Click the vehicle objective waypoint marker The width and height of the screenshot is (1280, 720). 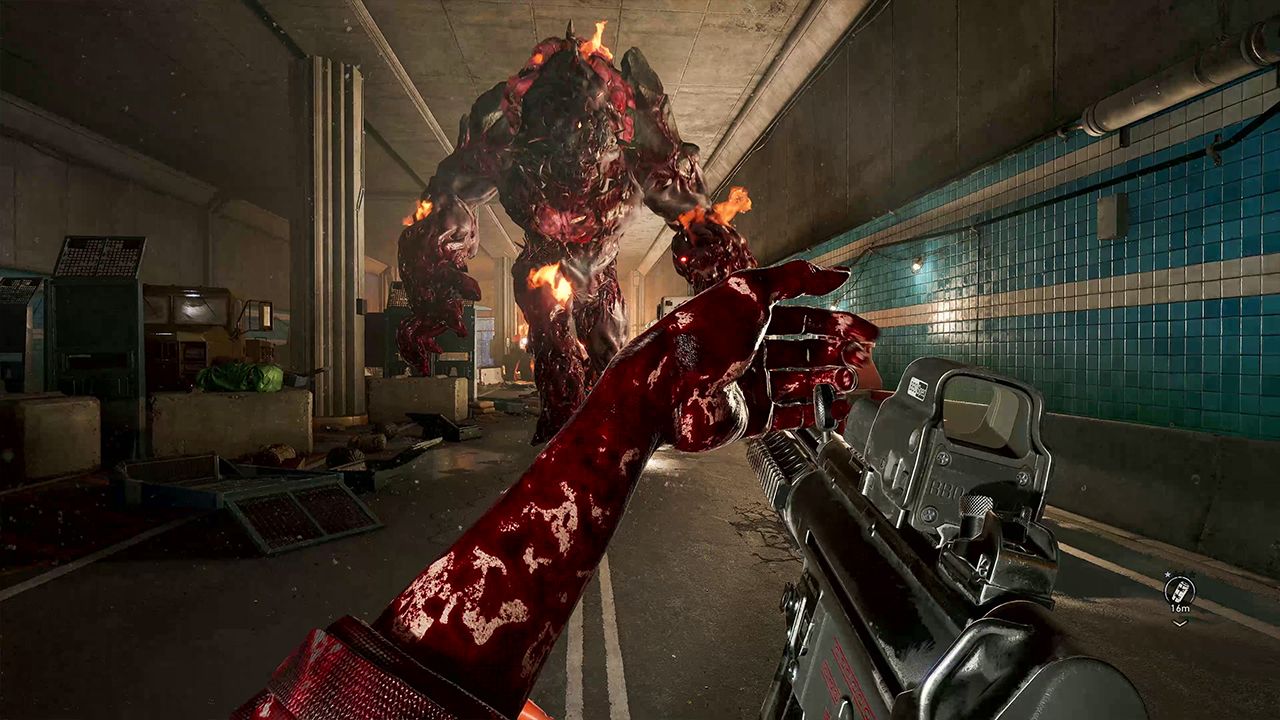click(x=1179, y=589)
